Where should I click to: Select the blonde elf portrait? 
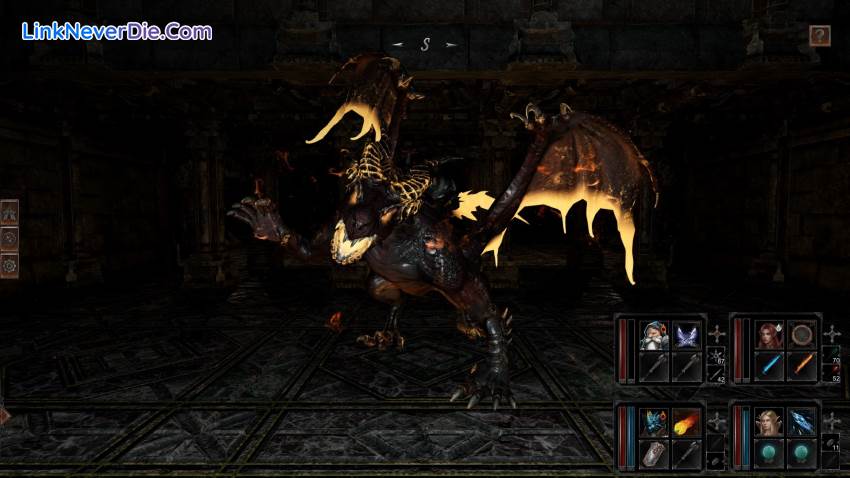point(769,422)
